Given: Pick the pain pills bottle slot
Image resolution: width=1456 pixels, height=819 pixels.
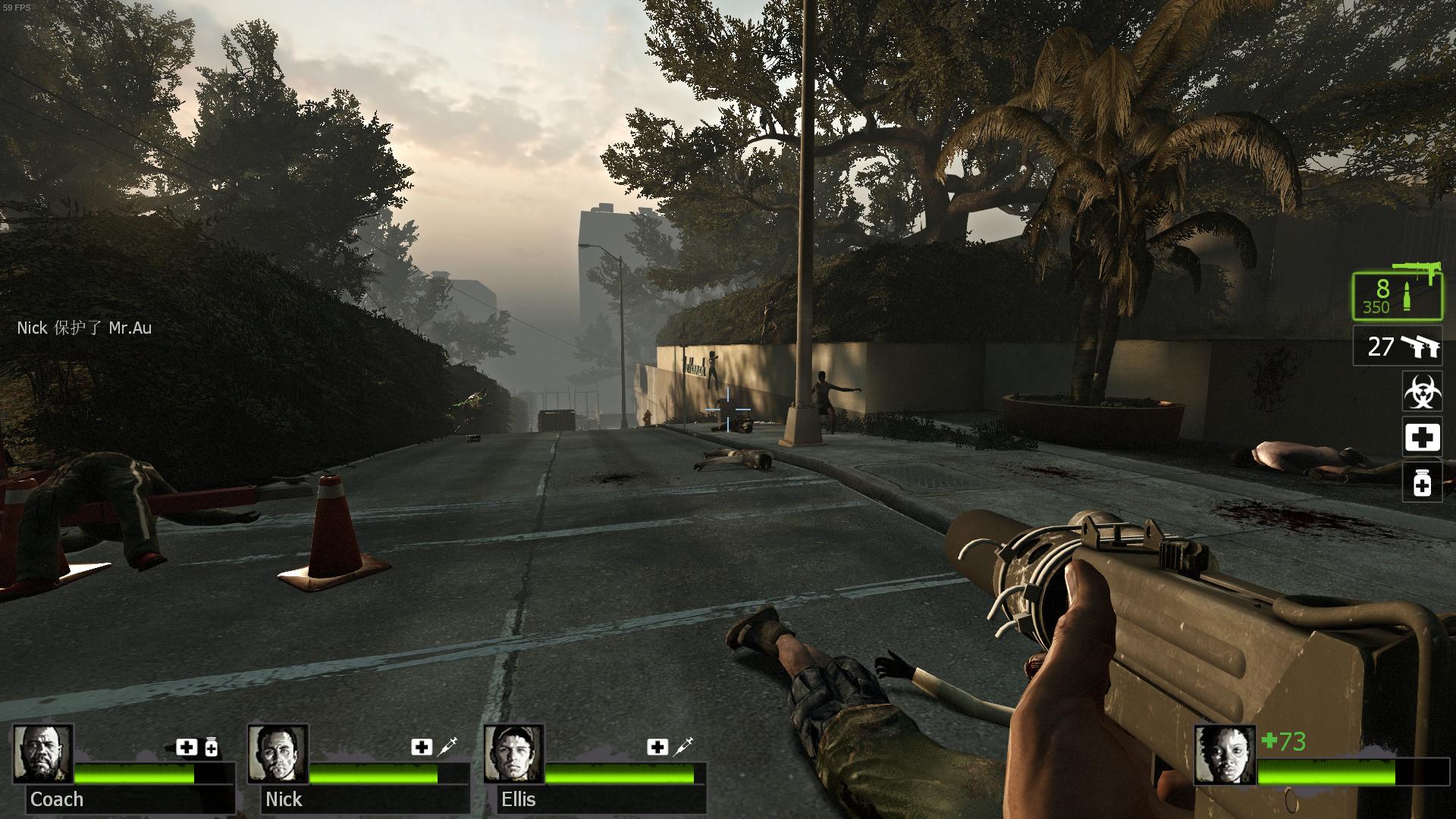Looking at the screenshot, I should coord(1421,482).
